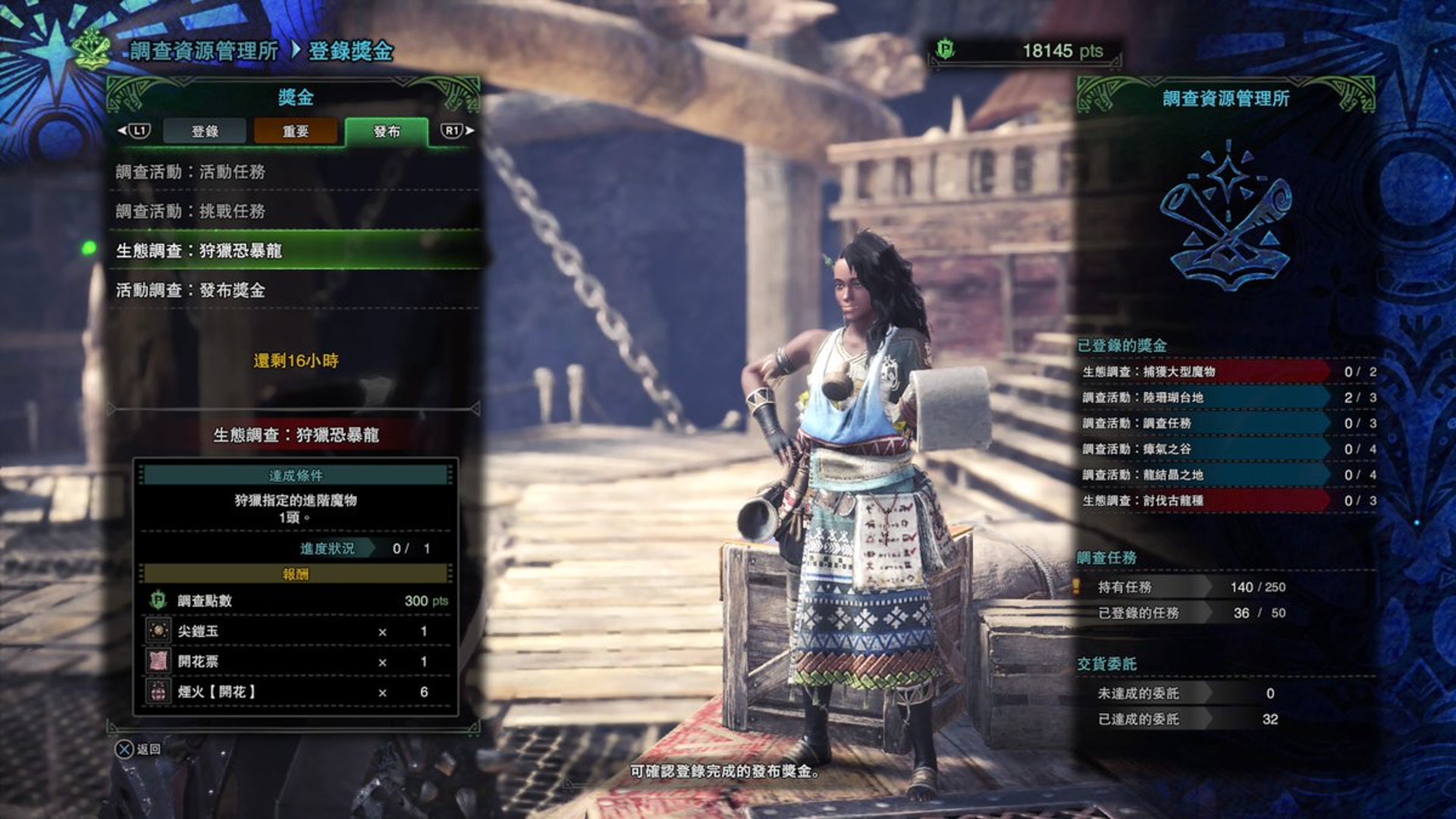Choose 調查活動：活動任務 bounty entry
The image size is (1456, 819).
pos(294,172)
